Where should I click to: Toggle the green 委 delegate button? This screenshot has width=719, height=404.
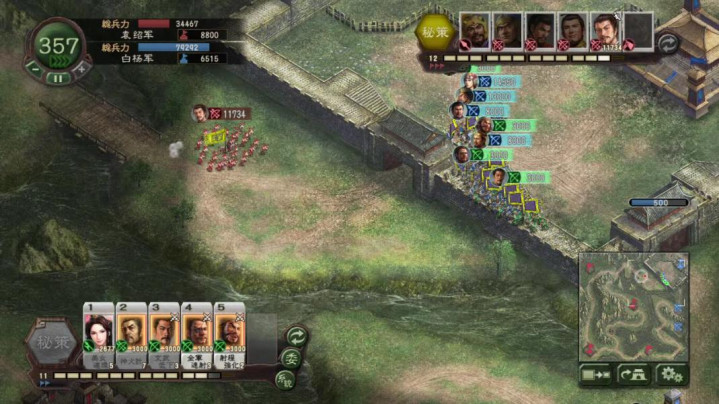tap(291, 358)
